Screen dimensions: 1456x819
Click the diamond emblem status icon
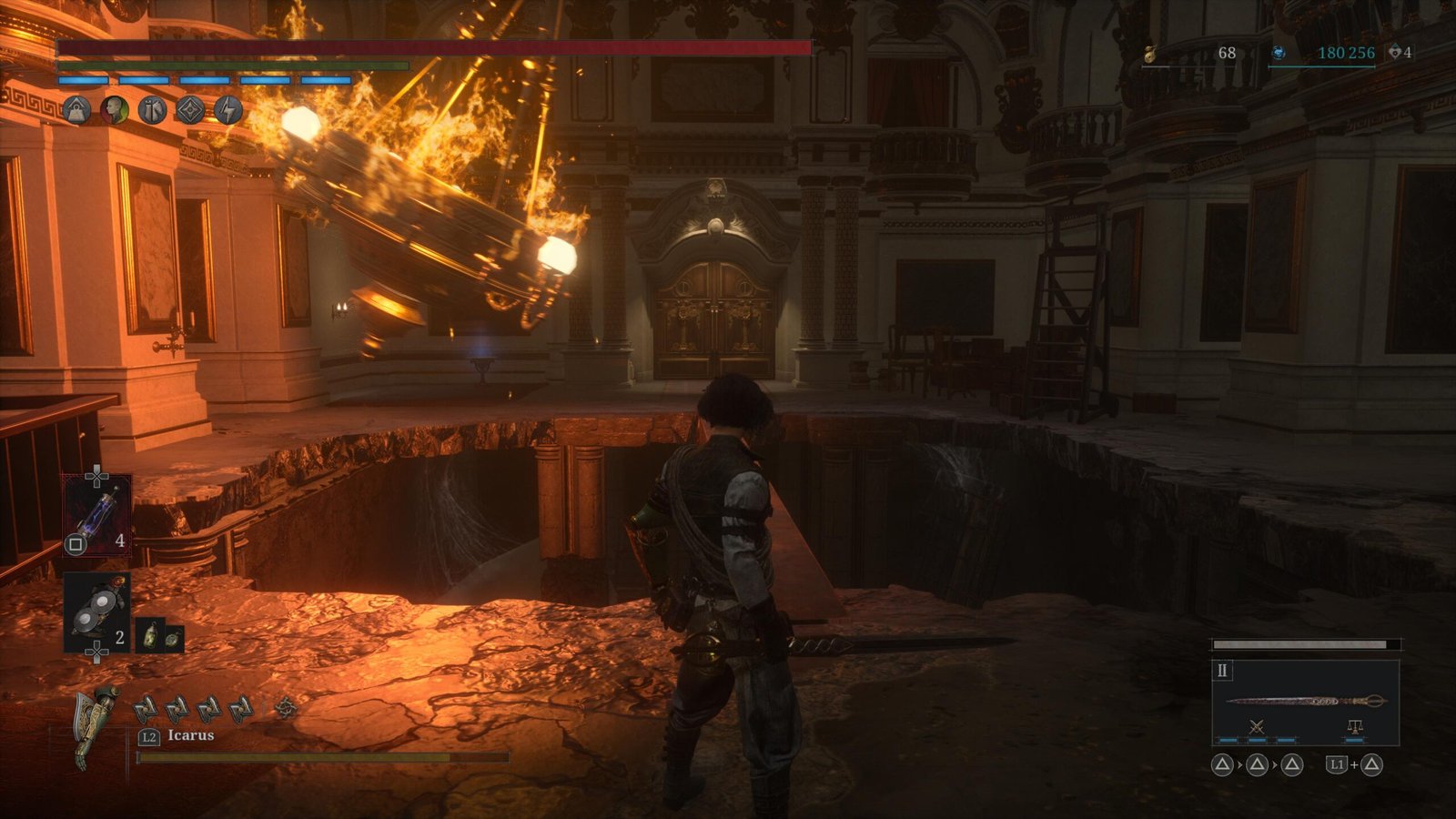click(x=189, y=110)
